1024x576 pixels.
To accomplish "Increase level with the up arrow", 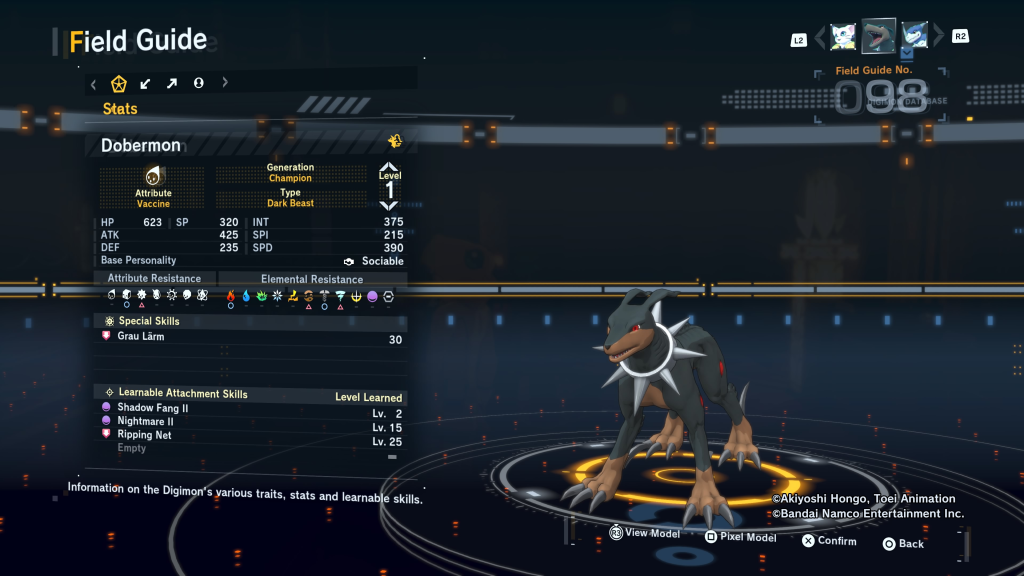I will click(390, 167).
